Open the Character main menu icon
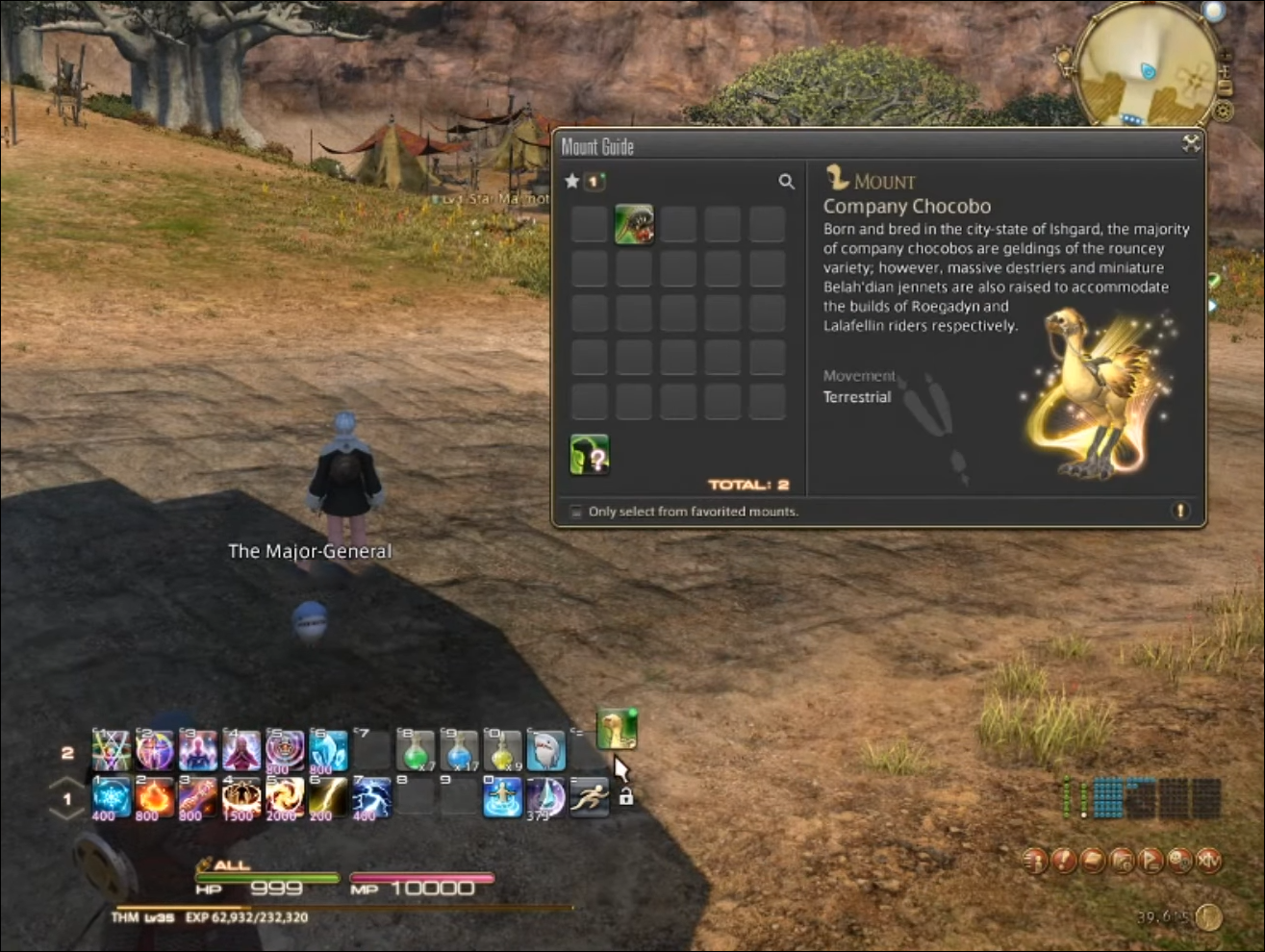Image resolution: width=1265 pixels, height=952 pixels. [x=1036, y=860]
